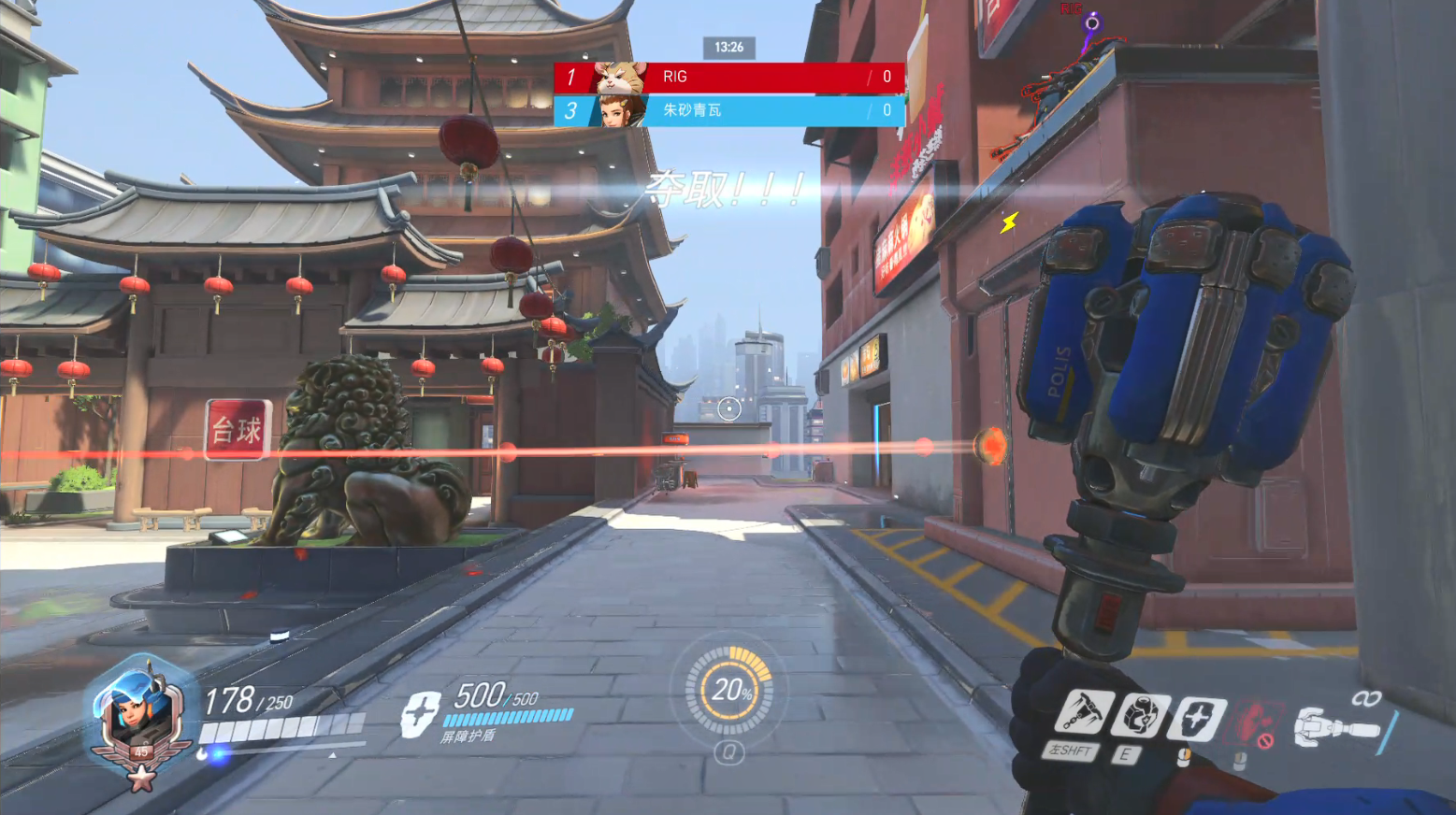Click the ultimate charge meter at 20%
The image size is (1456, 815).
coord(729,692)
